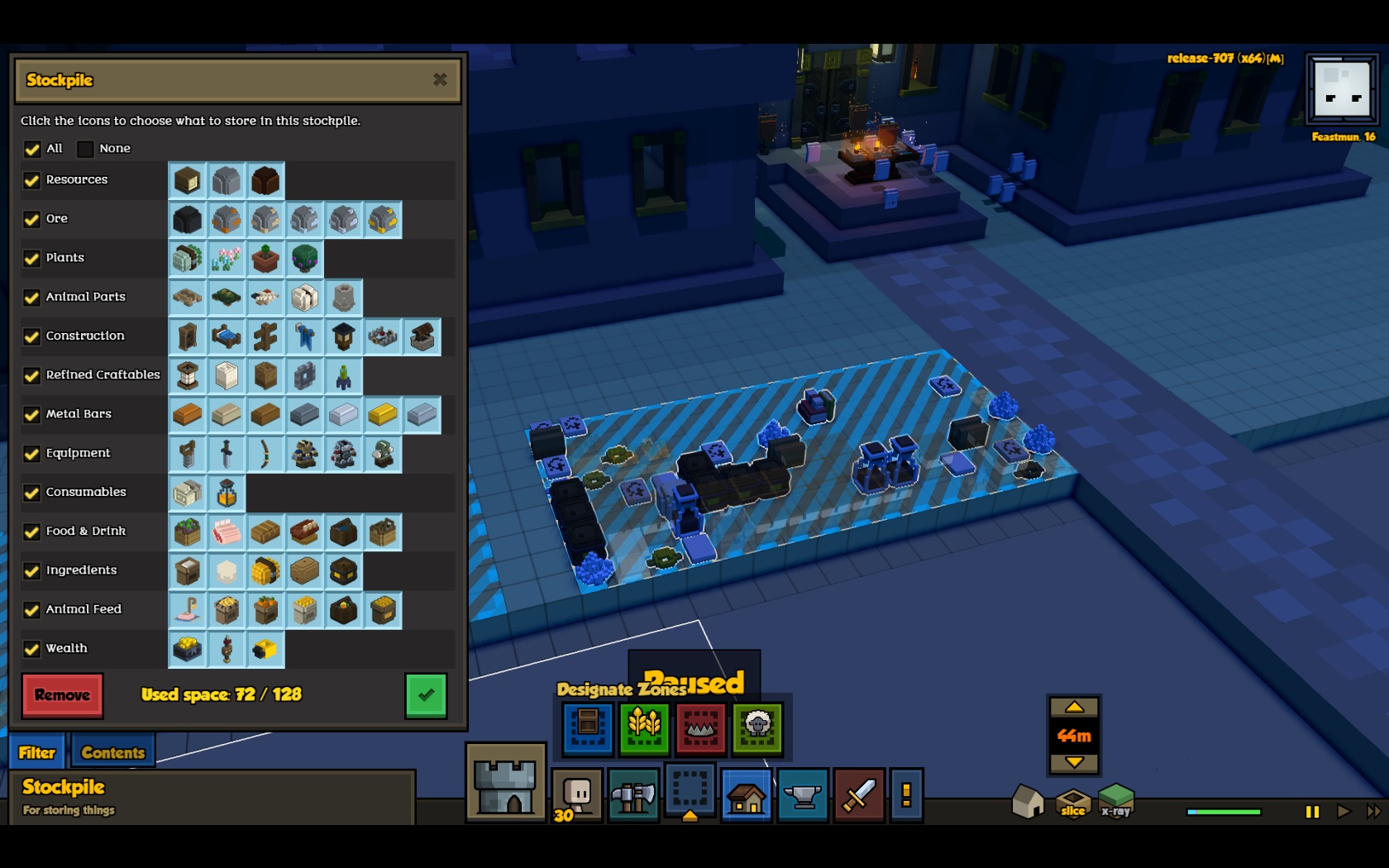This screenshot has height=868, width=1389.
Task: Toggle the Ore category checkbox
Action: coord(32,219)
